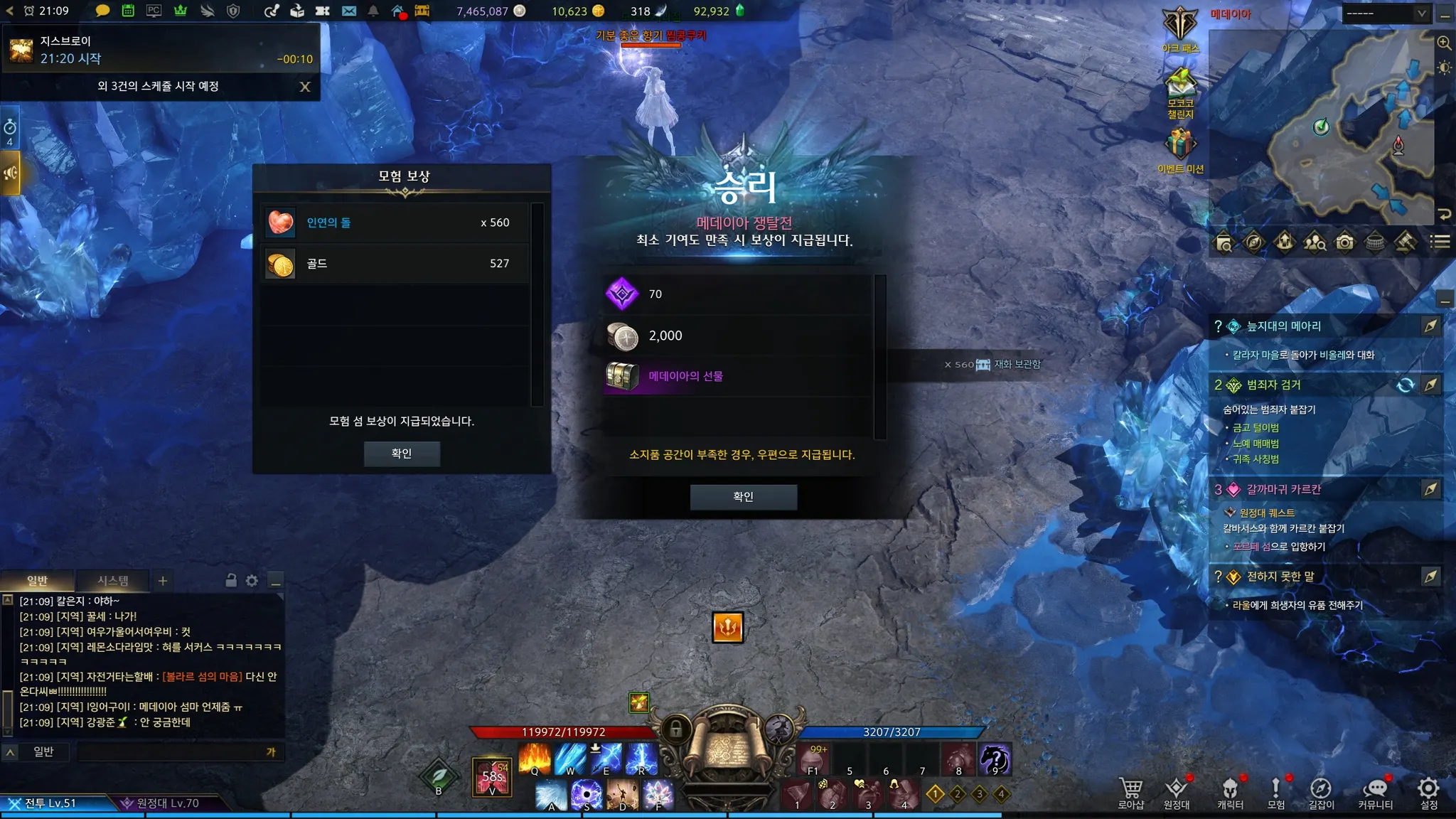Open the 캐릭터 character menu

pyautogui.click(x=1230, y=793)
